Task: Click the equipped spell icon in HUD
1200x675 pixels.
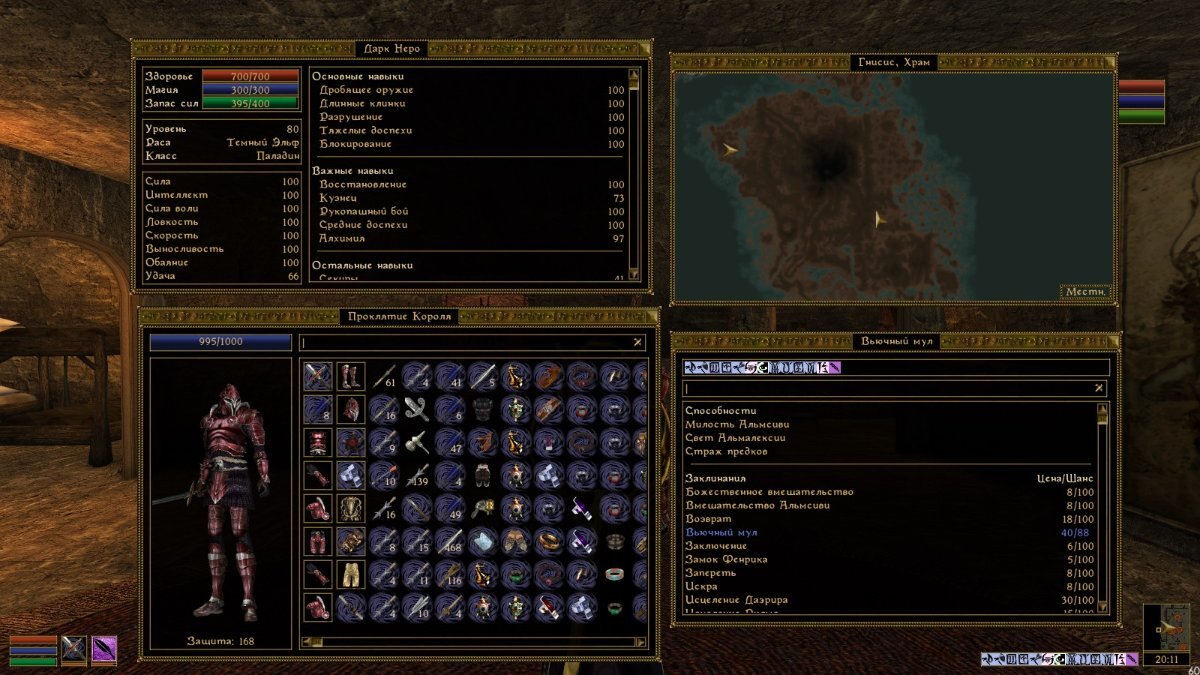Action: (104, 649)
